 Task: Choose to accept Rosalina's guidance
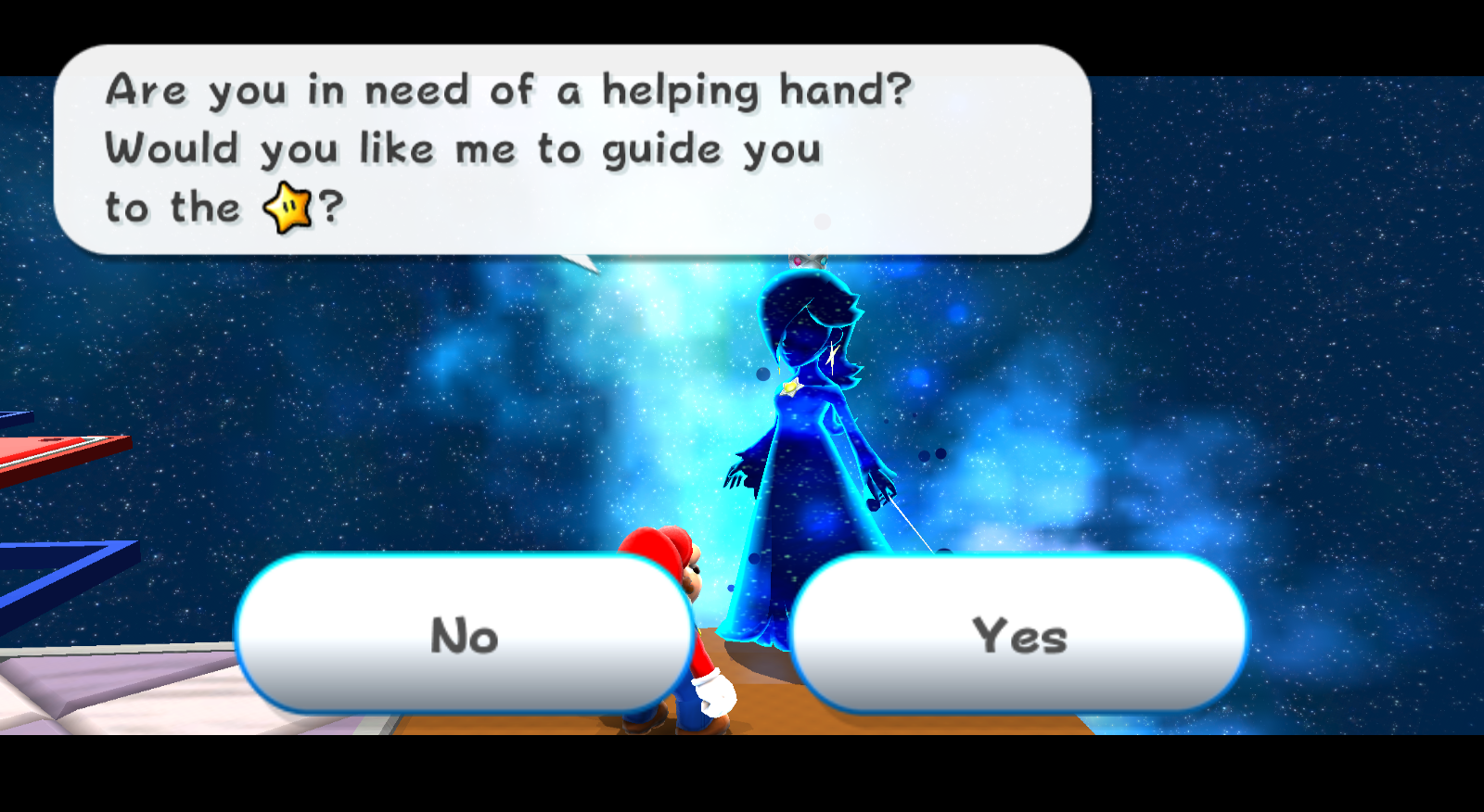pos(1020,636)
